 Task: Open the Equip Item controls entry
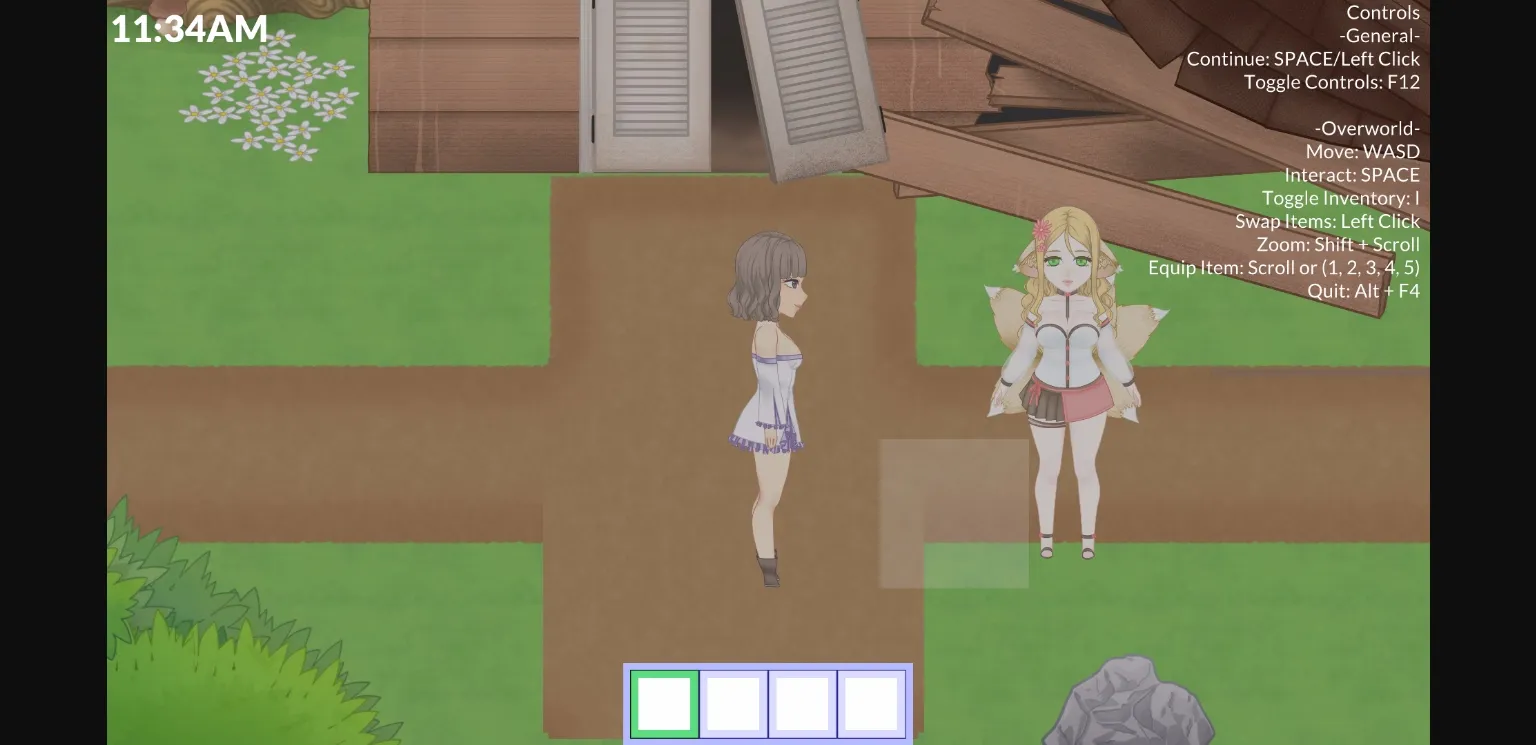pos(1285,267)
